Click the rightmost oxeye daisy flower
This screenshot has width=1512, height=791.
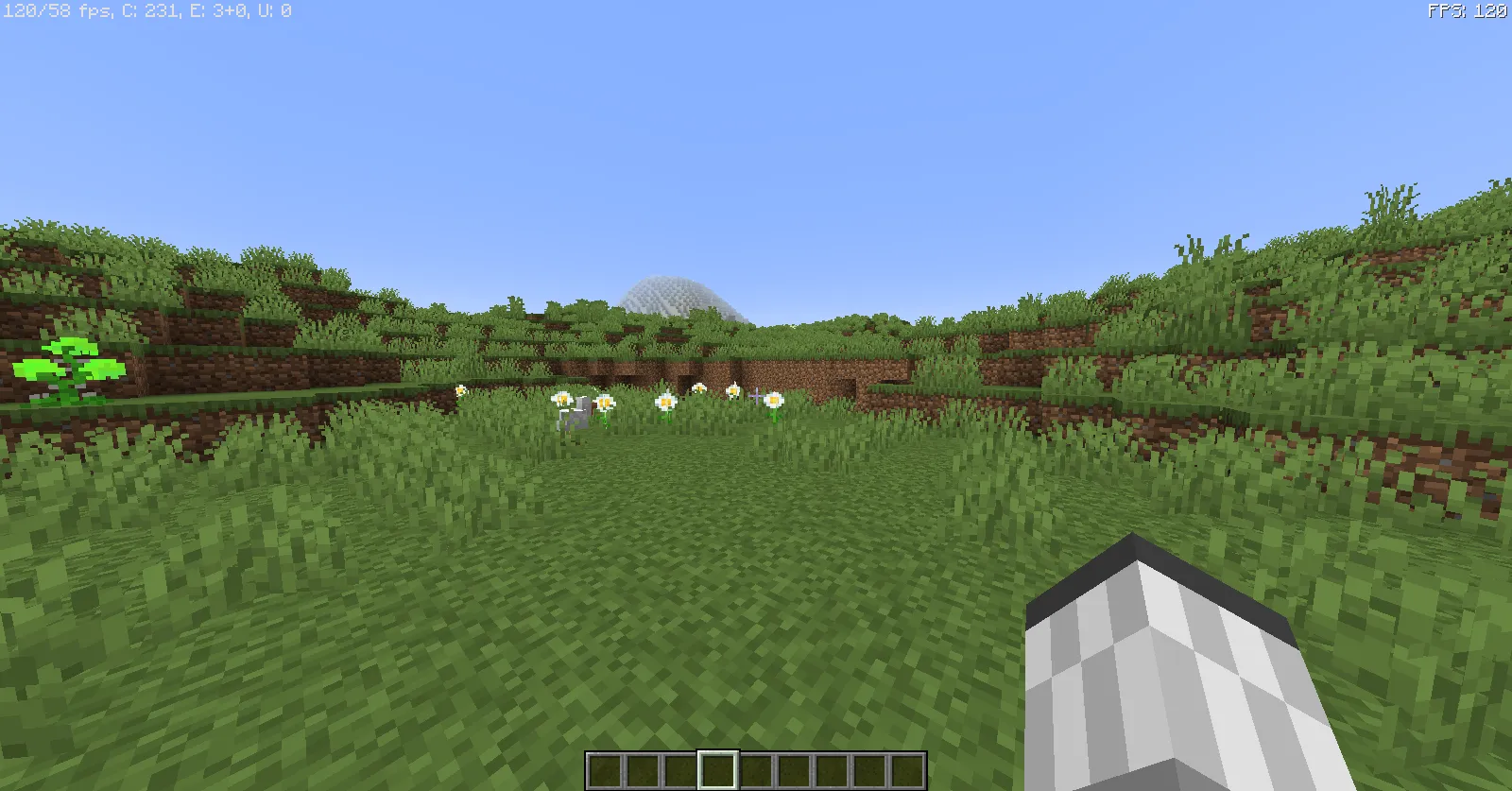[773, 401]
